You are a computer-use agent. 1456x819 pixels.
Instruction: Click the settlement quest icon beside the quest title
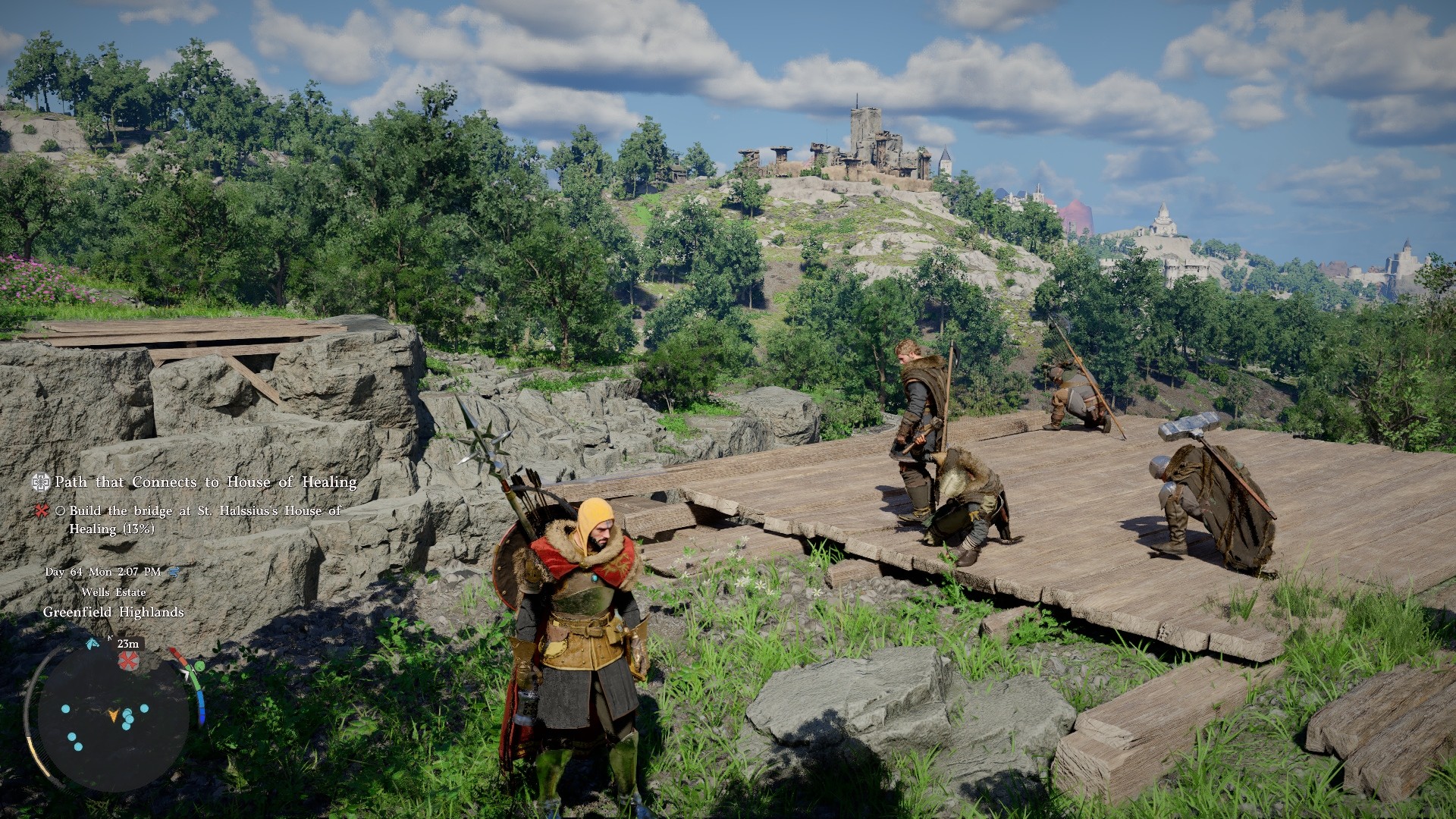tap(40, 482)
